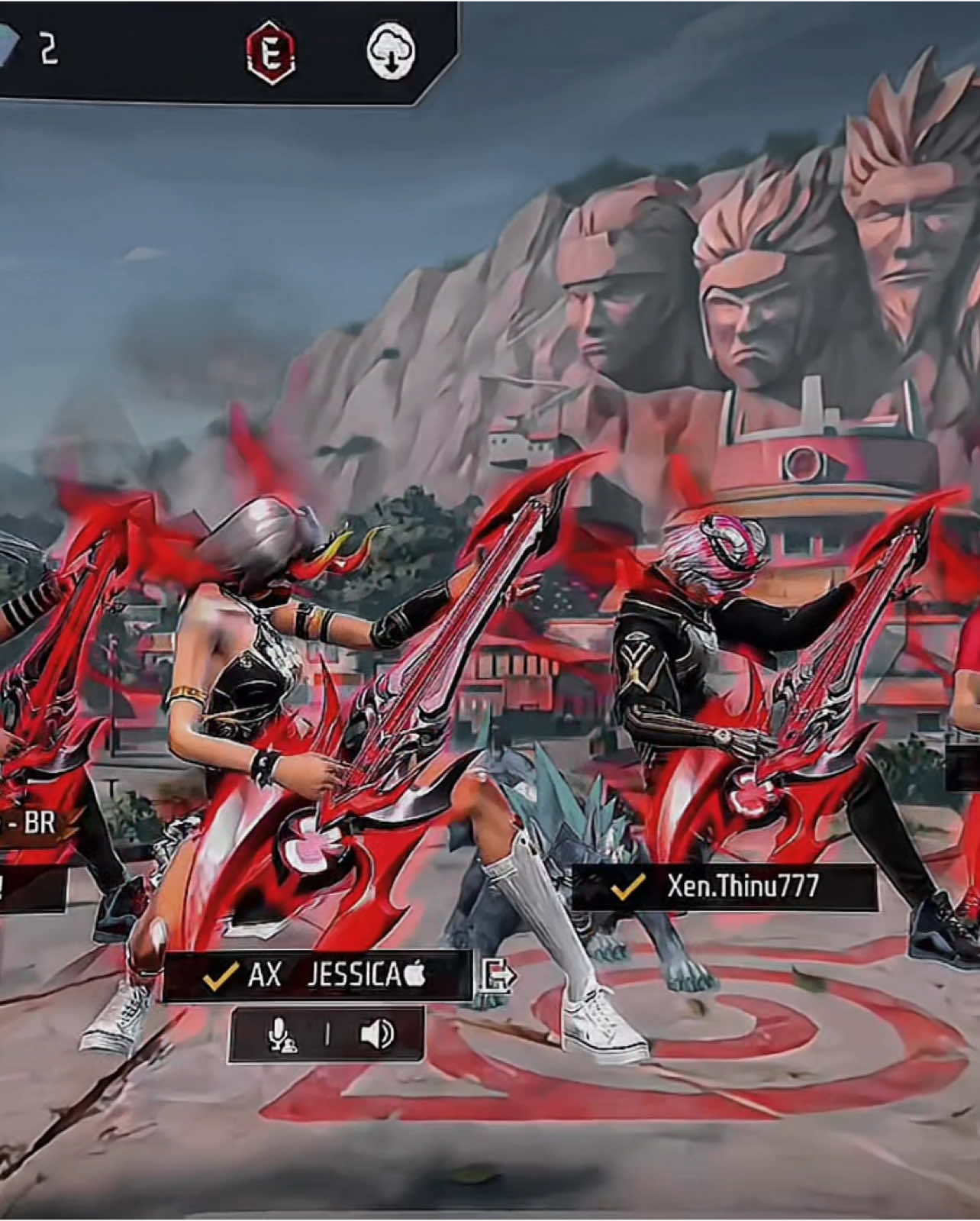The width and height of the screenshot is (980, 1221).
Task: Toggle the microphone voice chat icon
Action: point(282,1035)
